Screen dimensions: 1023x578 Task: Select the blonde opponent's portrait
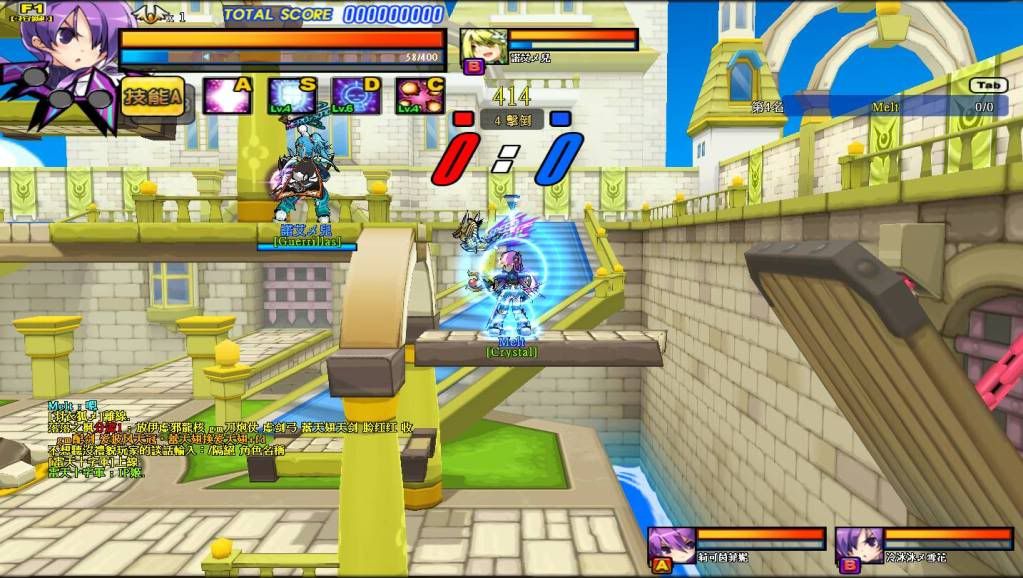[x=483, y=47]
